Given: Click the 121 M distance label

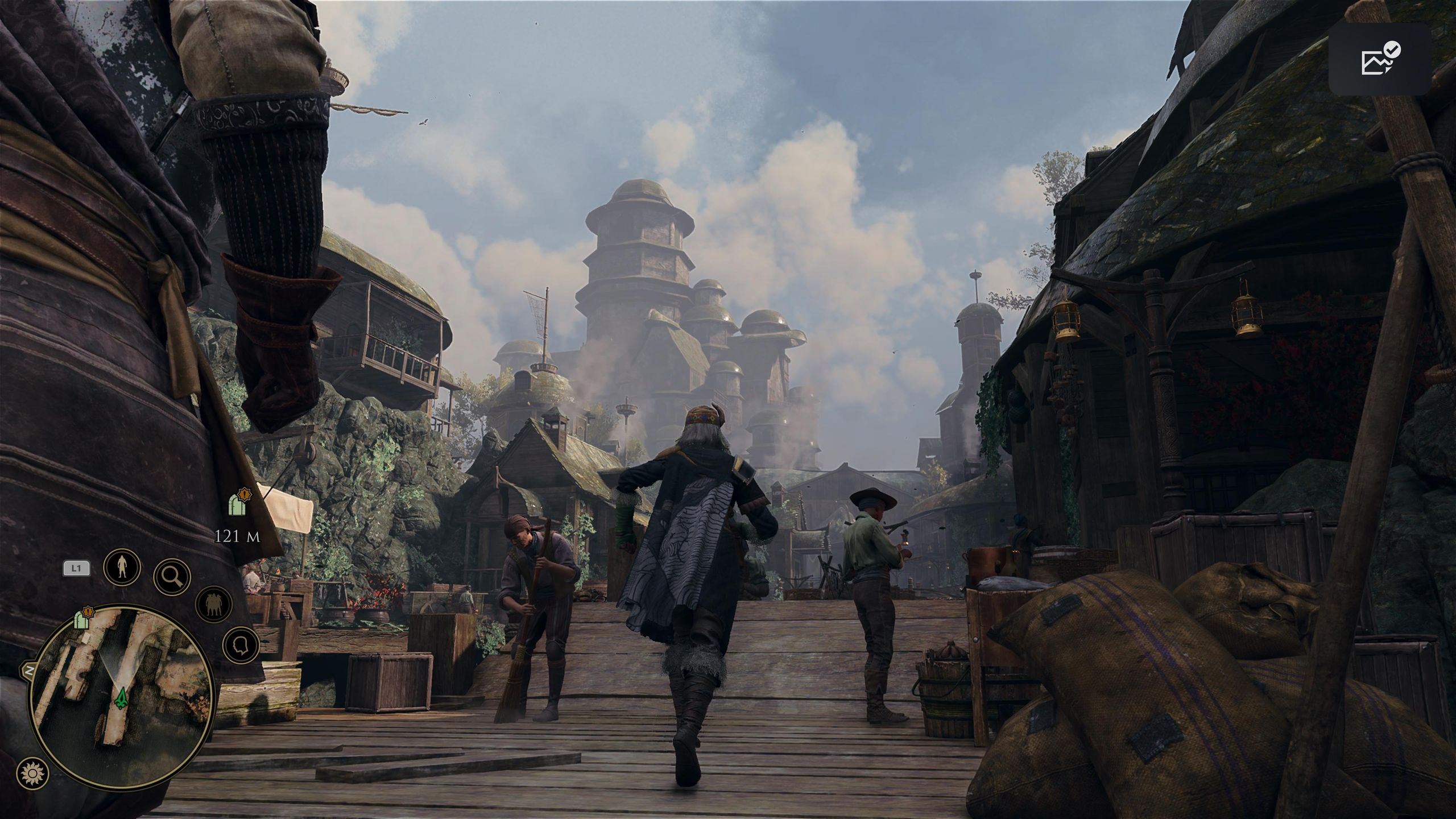Looking at the screenshot, I should 239,536.
